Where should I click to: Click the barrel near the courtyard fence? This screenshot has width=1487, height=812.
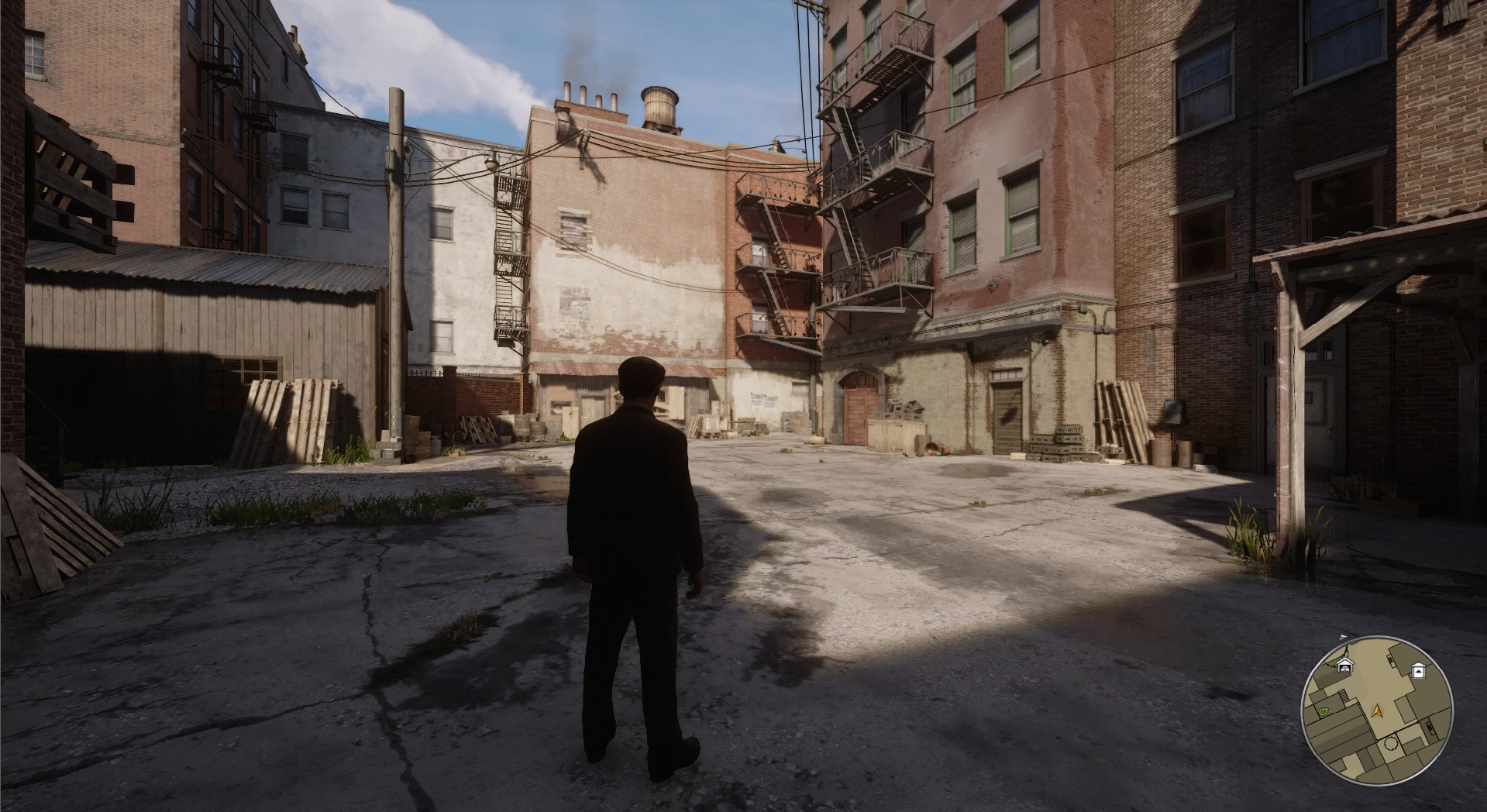click(x=437, y=444)
